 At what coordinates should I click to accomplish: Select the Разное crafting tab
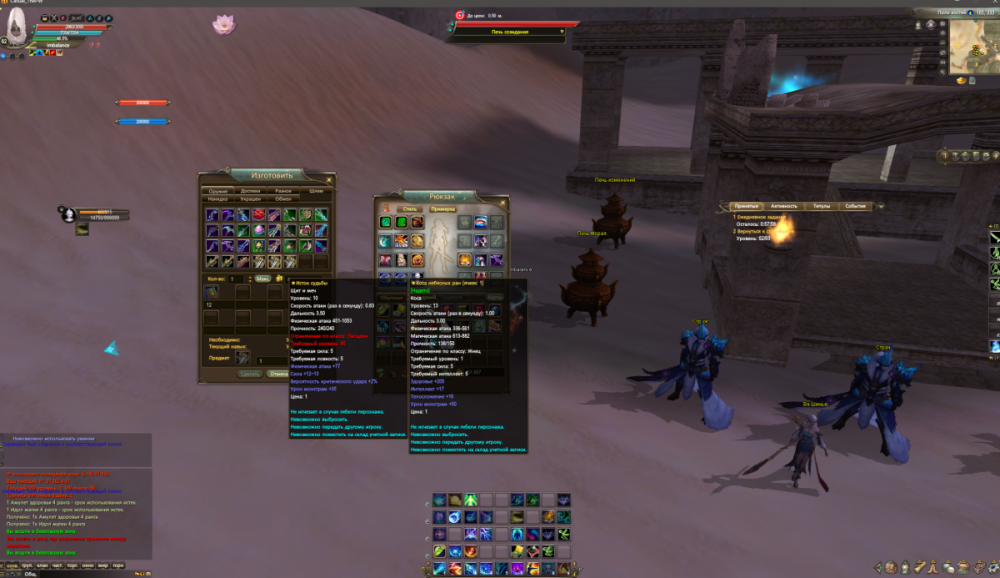[283, 190]
